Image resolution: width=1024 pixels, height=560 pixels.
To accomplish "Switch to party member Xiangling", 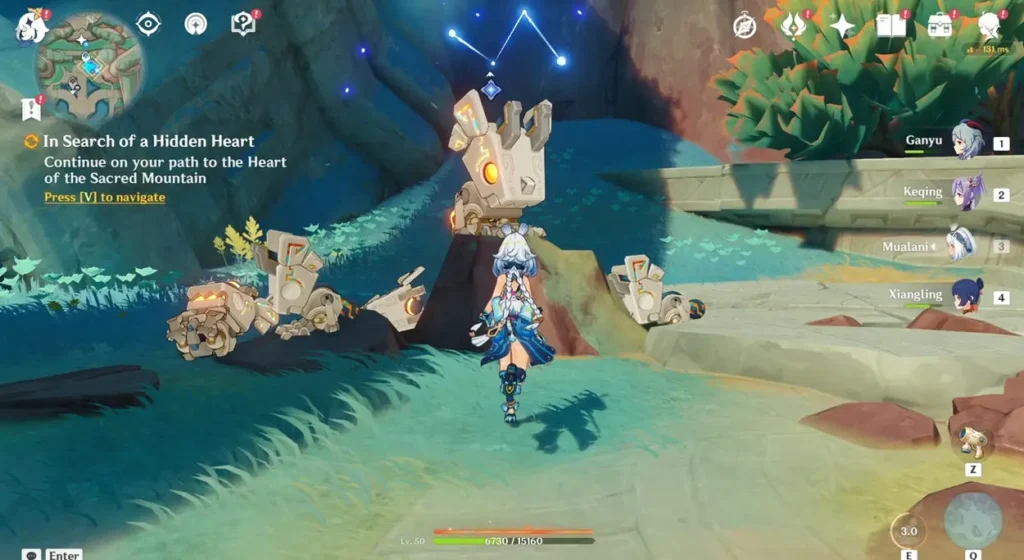I will (x=967, y=296).
